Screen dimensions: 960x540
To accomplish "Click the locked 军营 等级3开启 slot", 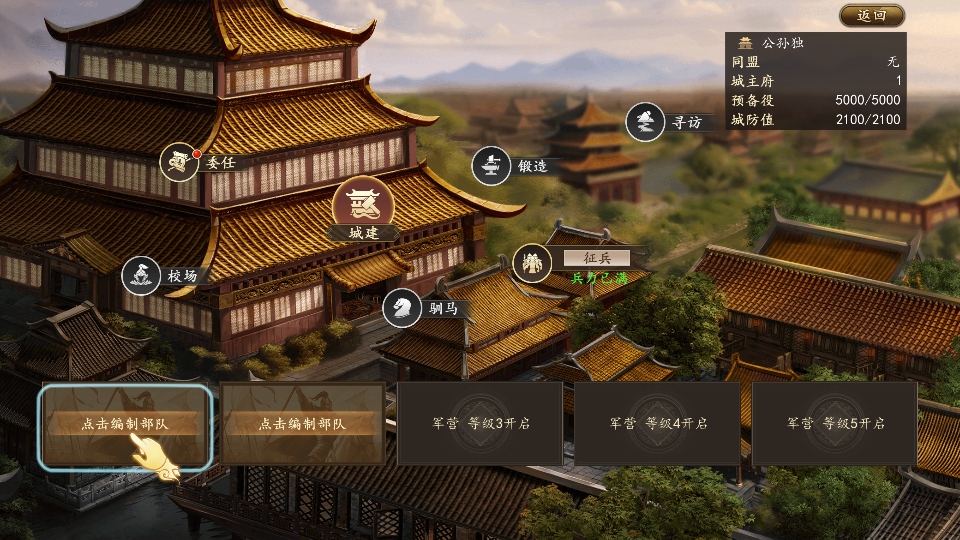I will (x=480, y=424).
